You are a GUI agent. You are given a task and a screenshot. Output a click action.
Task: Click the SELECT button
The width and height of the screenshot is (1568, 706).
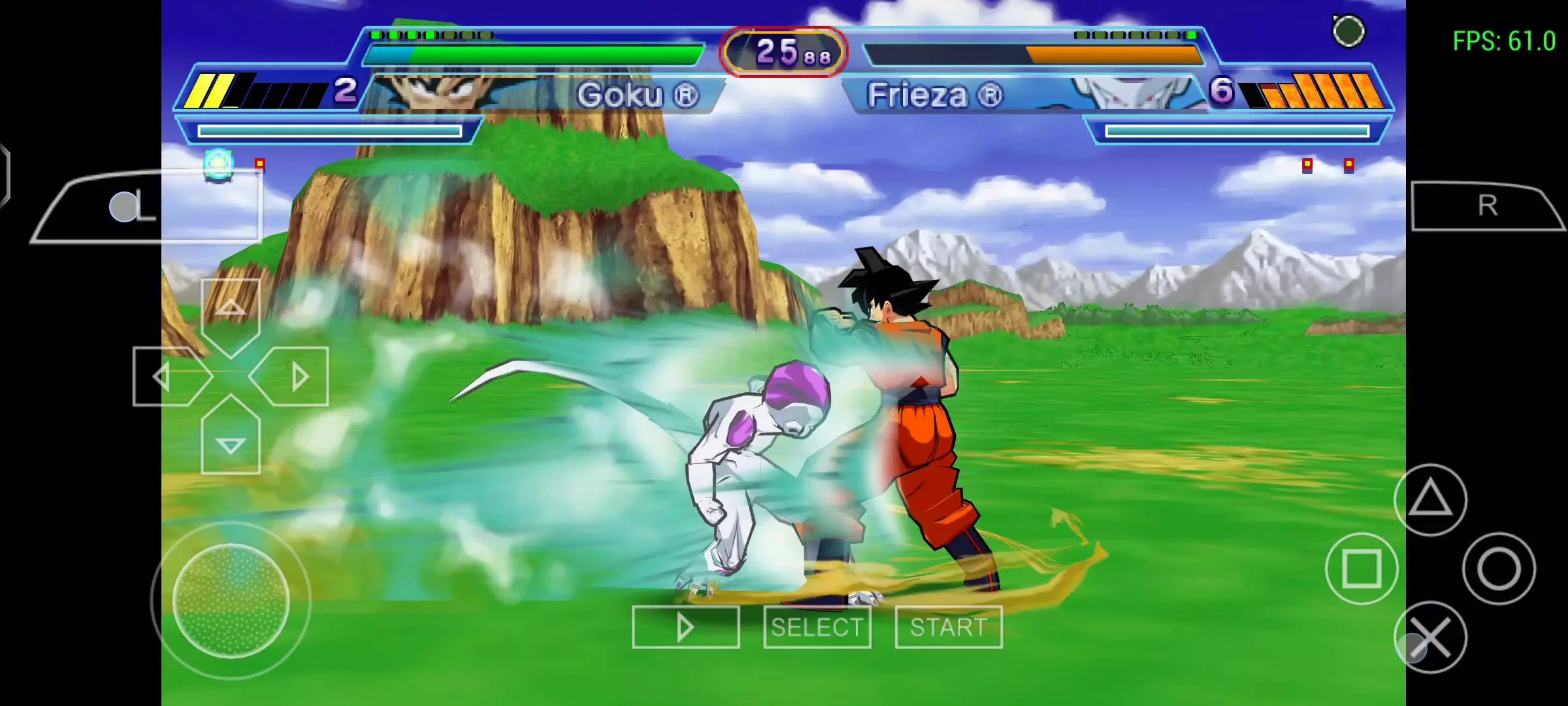click(817, 627)
